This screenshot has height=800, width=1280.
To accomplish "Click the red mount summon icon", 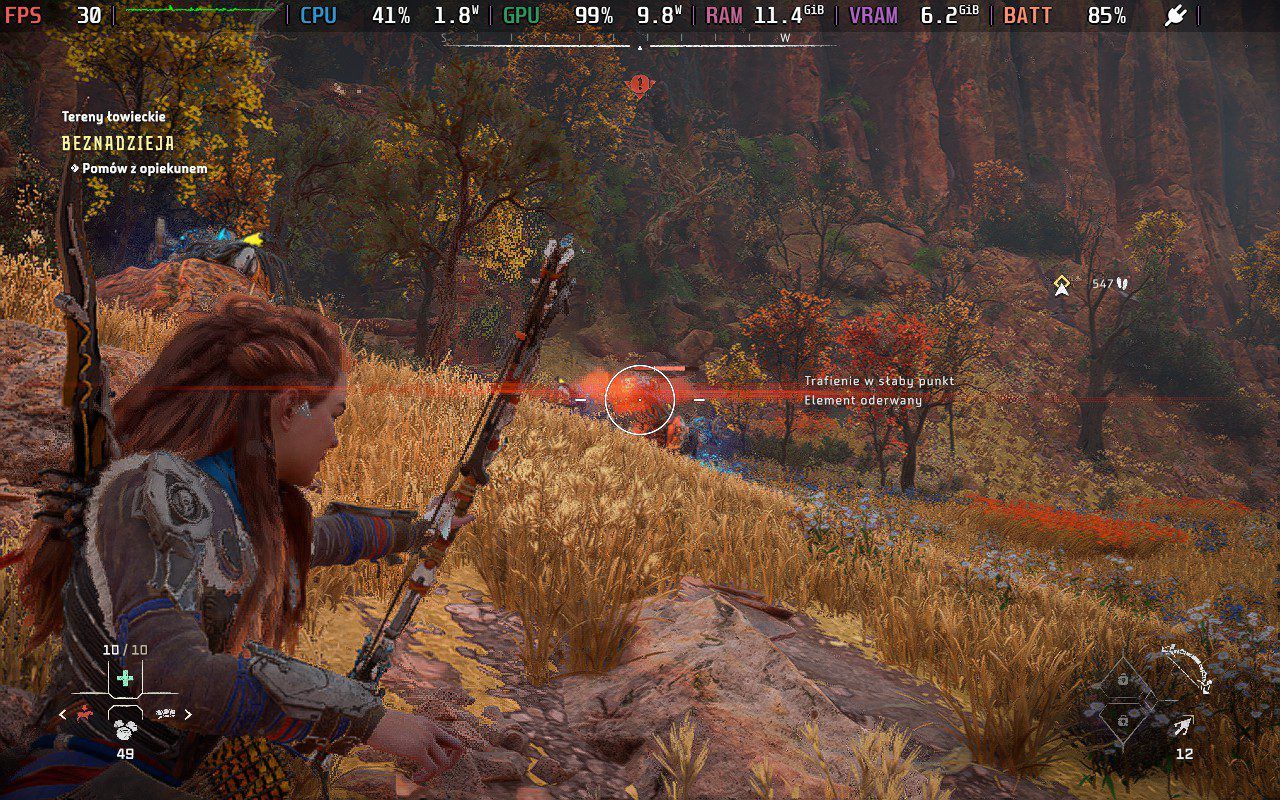I will click(x=84, y=714).
